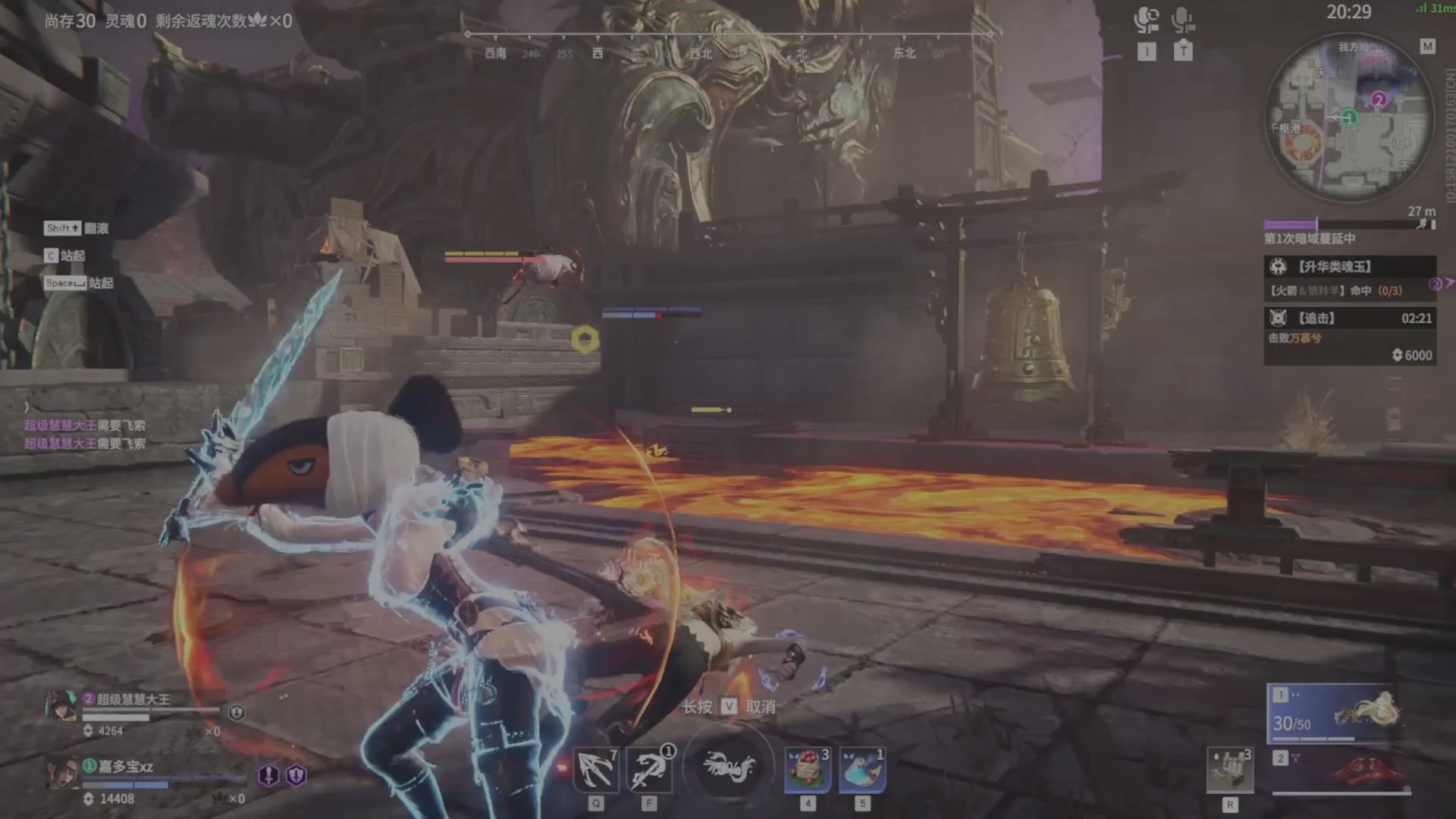1456x819 pixels.
Task: Trigger the central ultimate ability icon
Action: pyautogui.click(x=728, y=766)
